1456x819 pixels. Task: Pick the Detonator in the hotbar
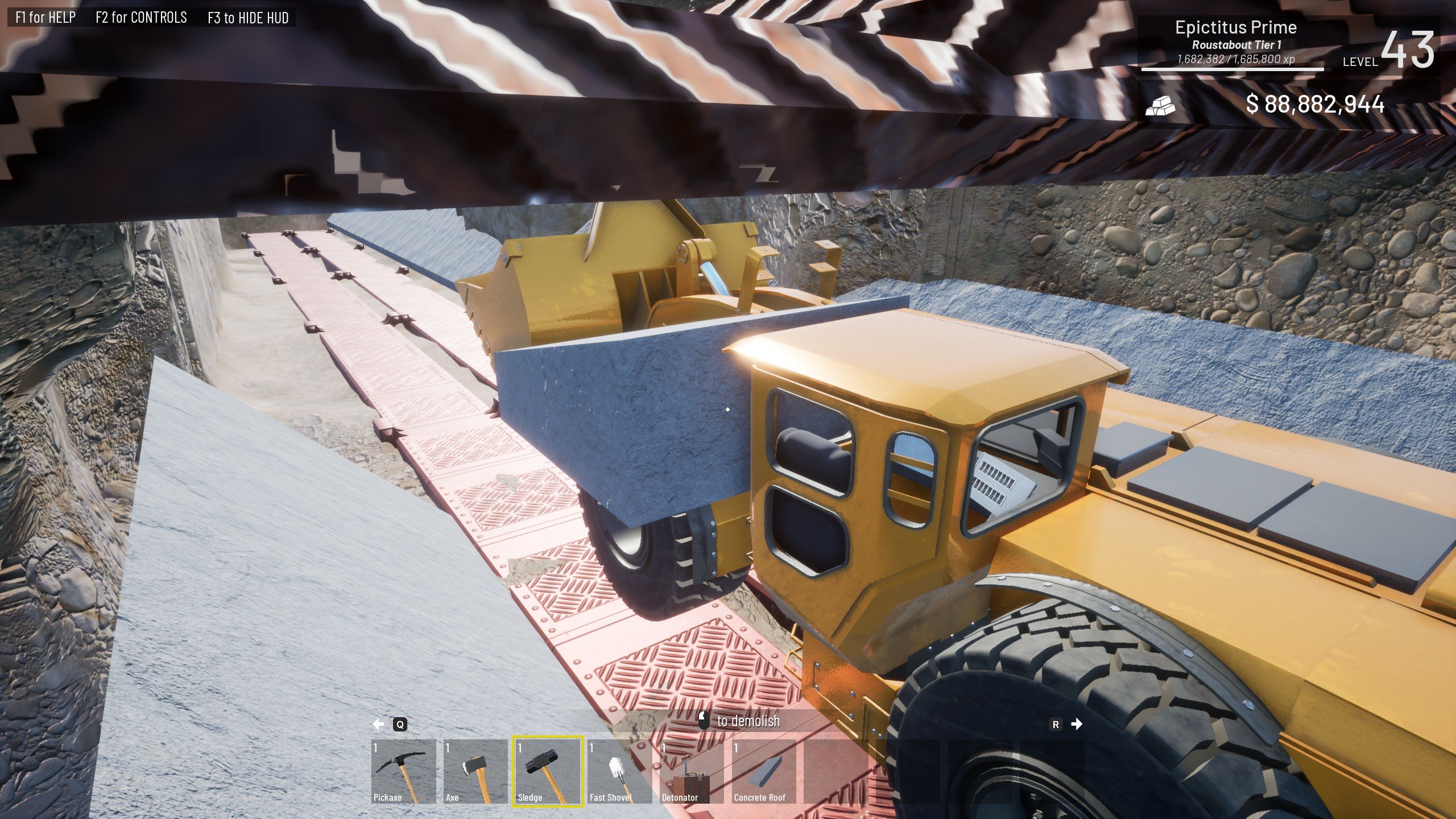(692, 771)
